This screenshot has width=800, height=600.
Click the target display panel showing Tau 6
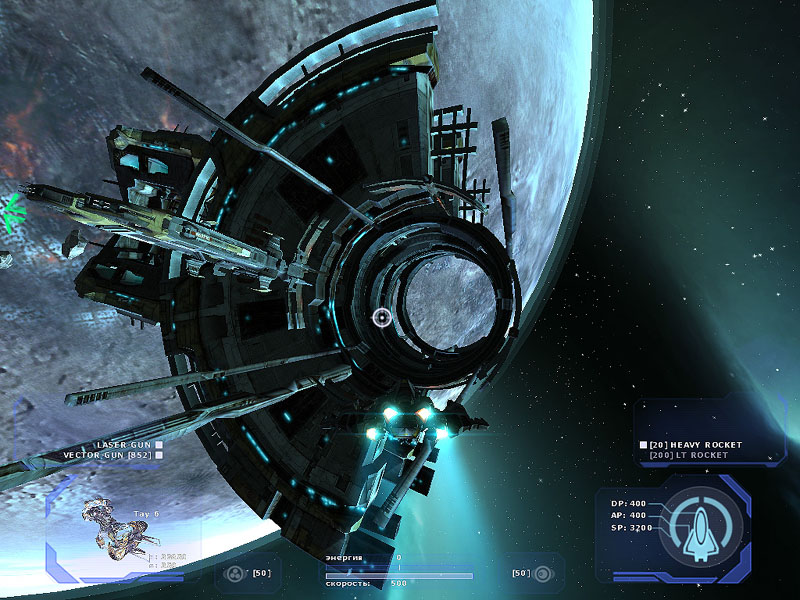[118, 528]
